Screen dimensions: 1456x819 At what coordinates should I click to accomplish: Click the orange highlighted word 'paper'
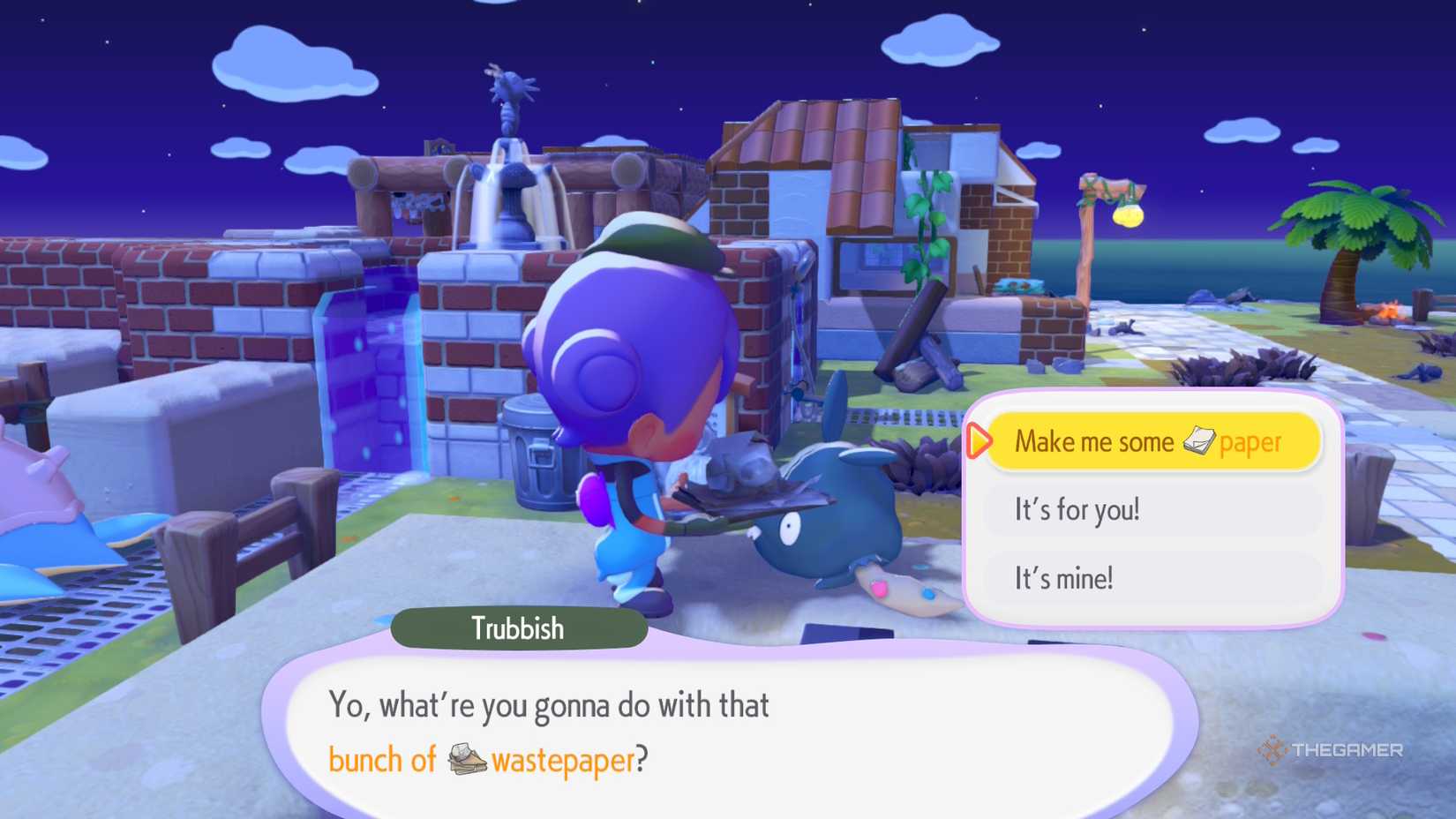point(1250,441)
